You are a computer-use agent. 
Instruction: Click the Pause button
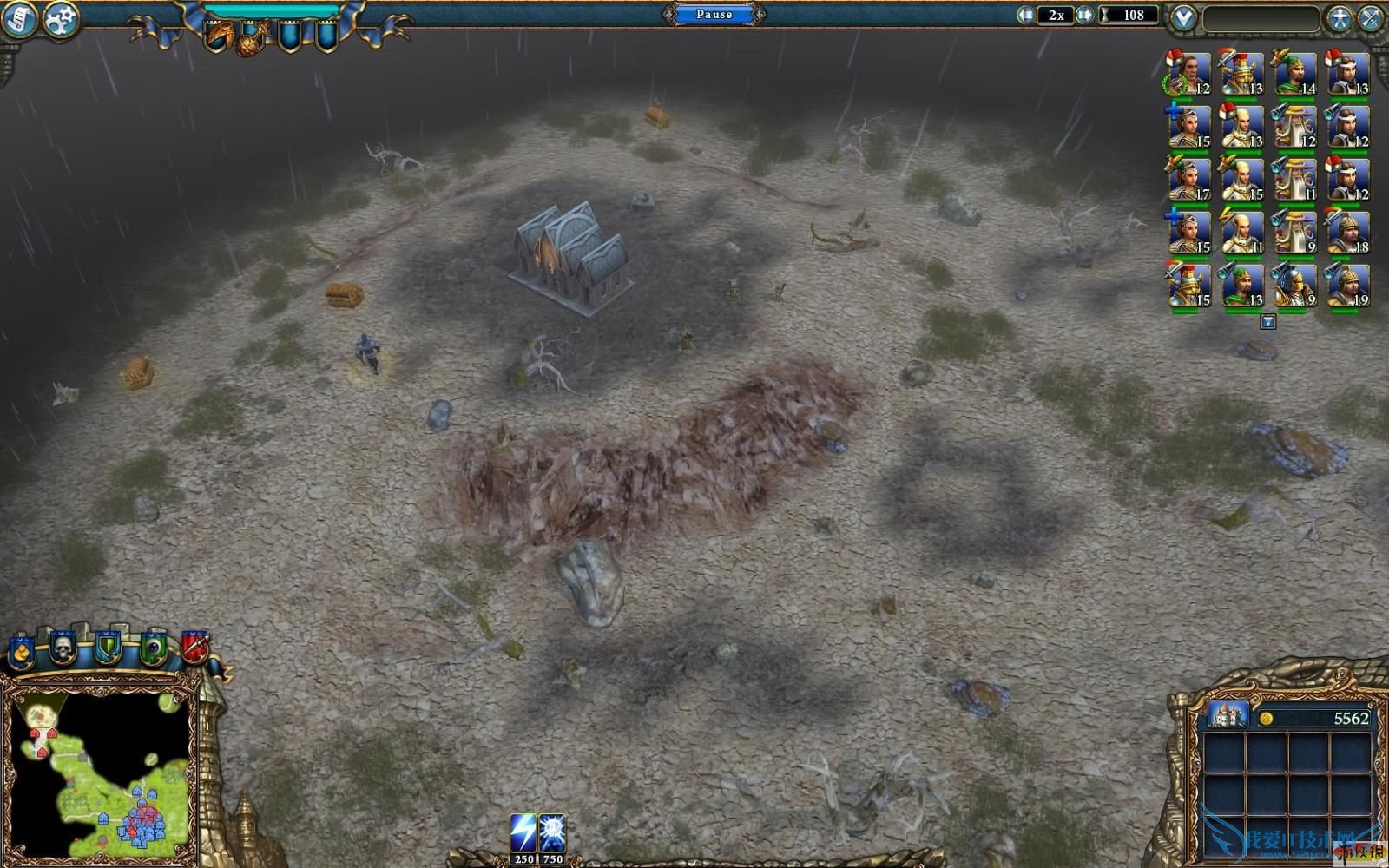point(714,14)
